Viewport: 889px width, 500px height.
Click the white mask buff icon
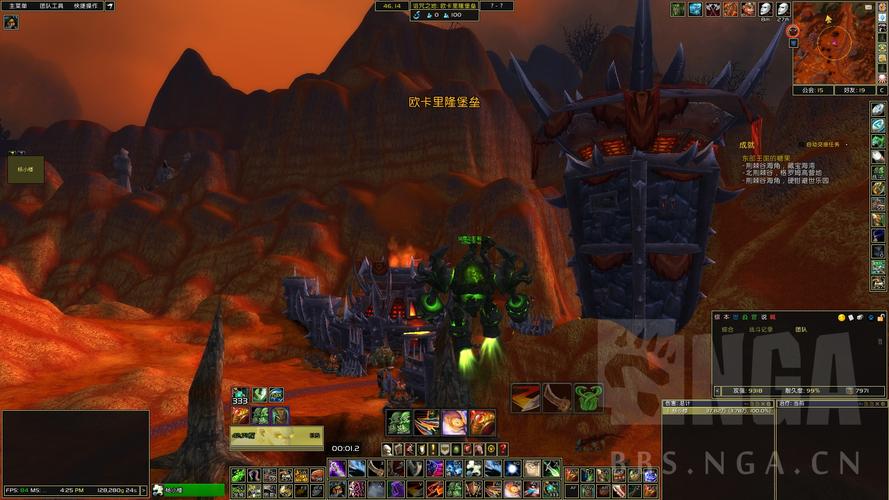765,9
